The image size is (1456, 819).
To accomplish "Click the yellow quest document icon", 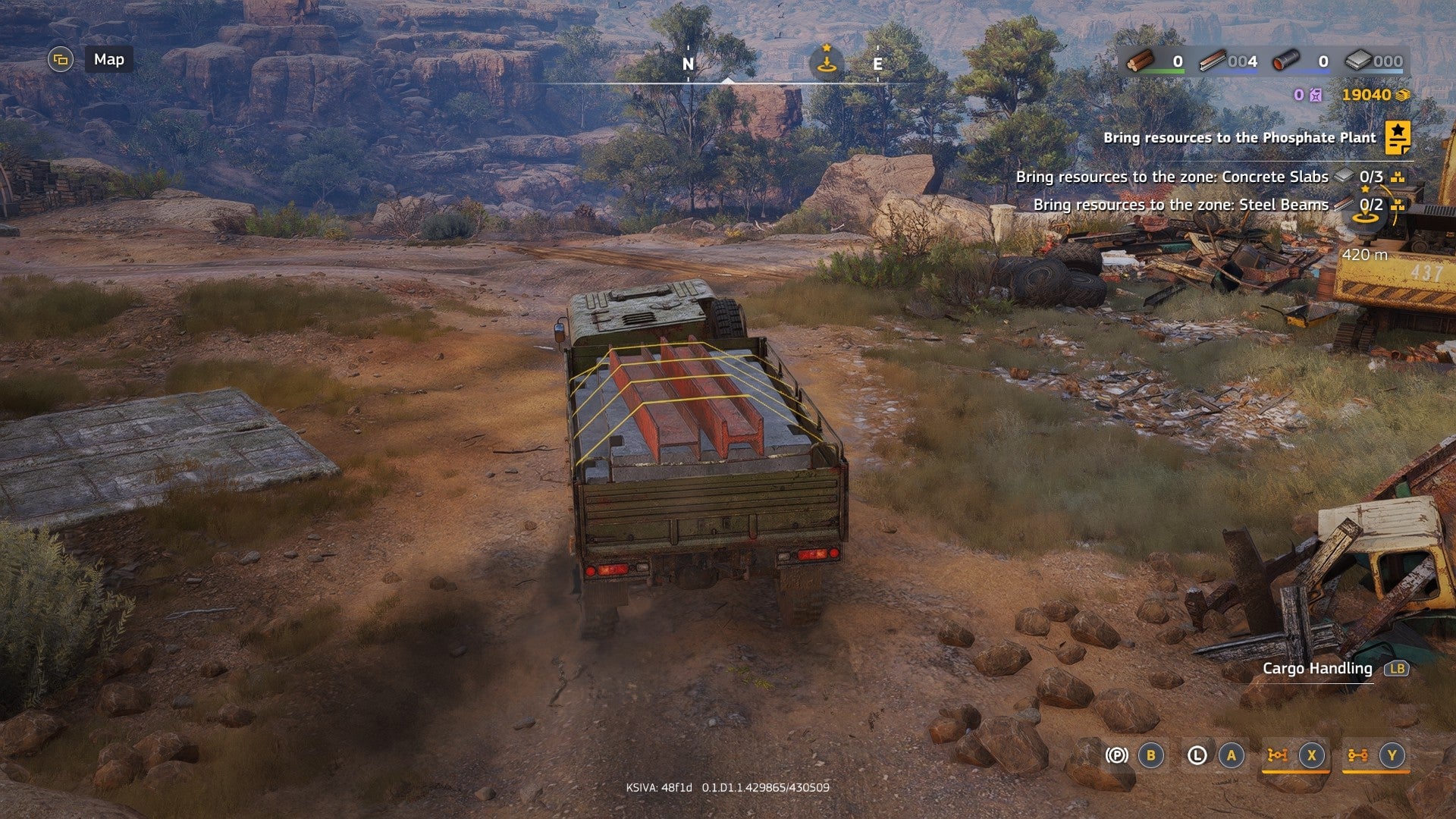I will click(x=1398, y=137).
